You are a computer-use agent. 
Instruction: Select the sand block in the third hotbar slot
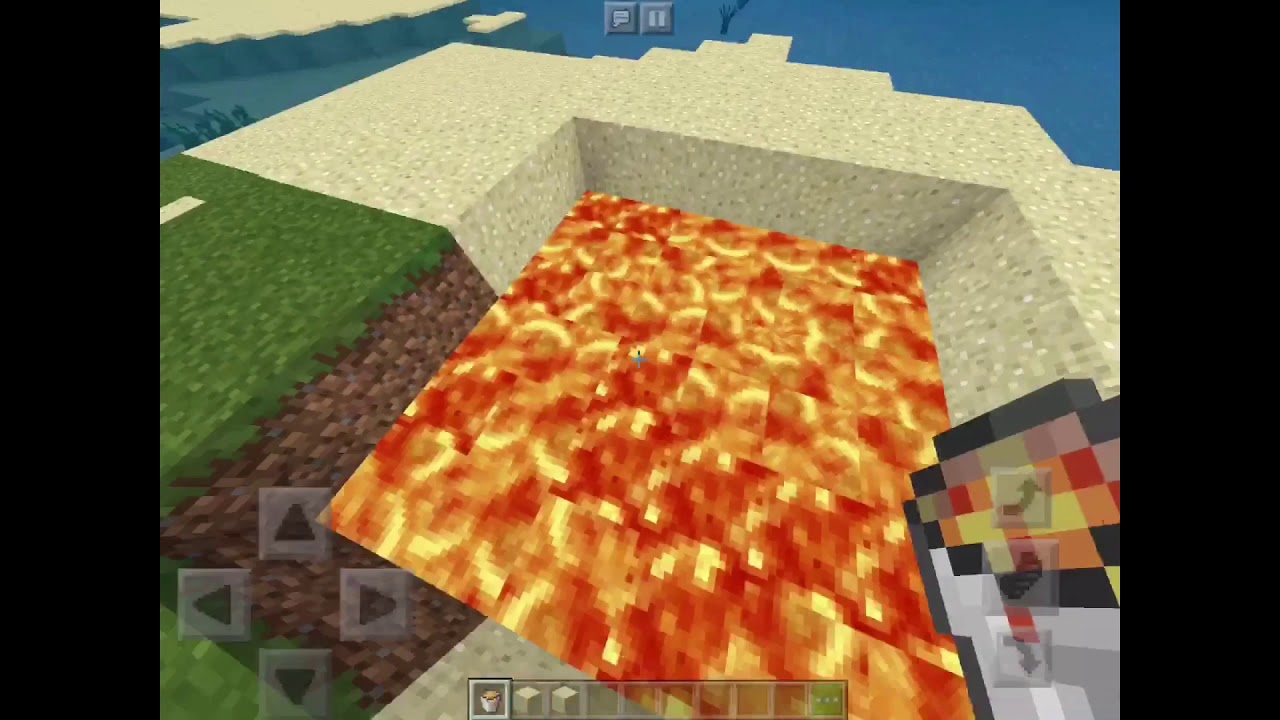[565, 699]
